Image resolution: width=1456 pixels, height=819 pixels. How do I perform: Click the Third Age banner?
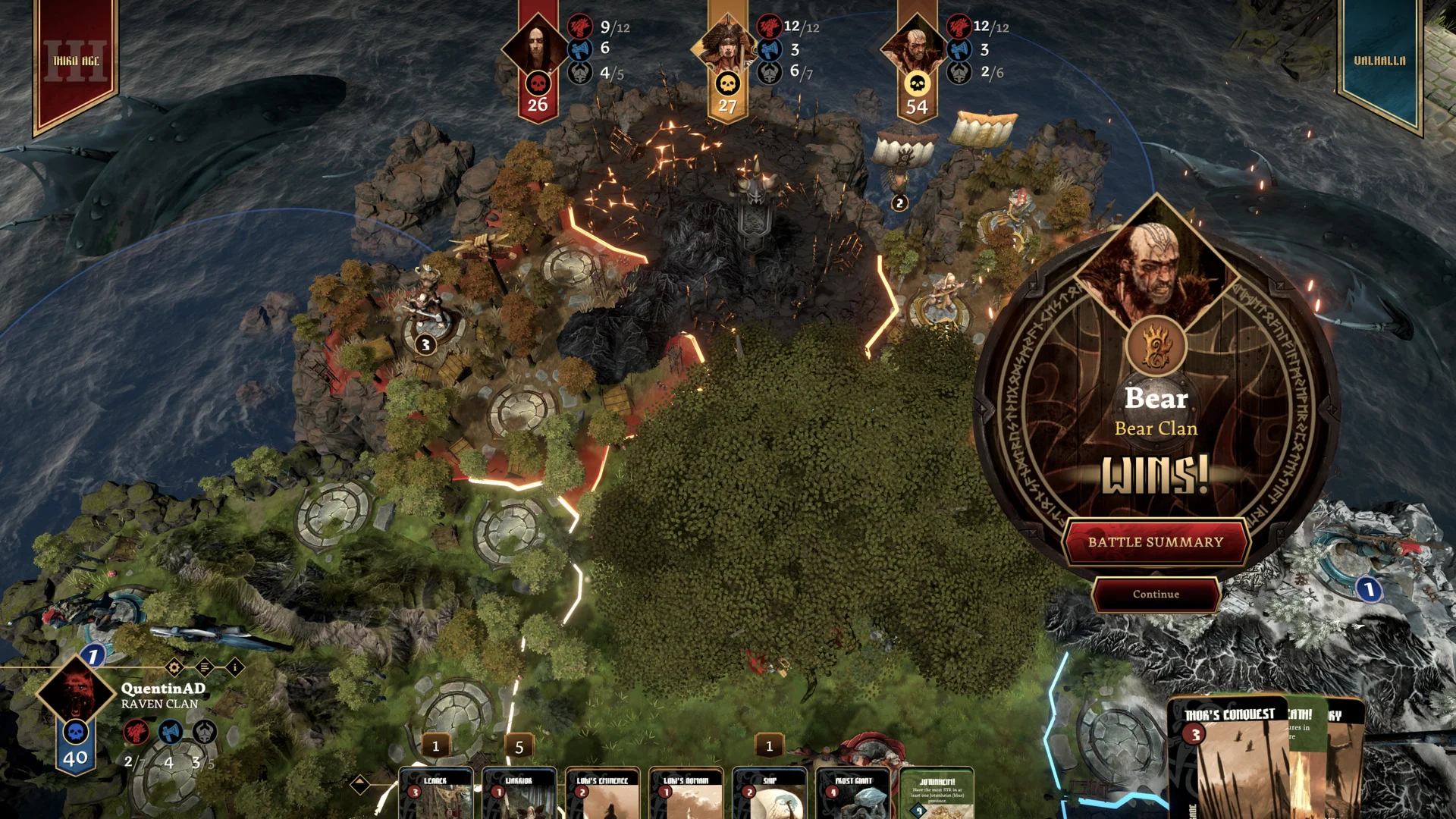pos(75,61)
